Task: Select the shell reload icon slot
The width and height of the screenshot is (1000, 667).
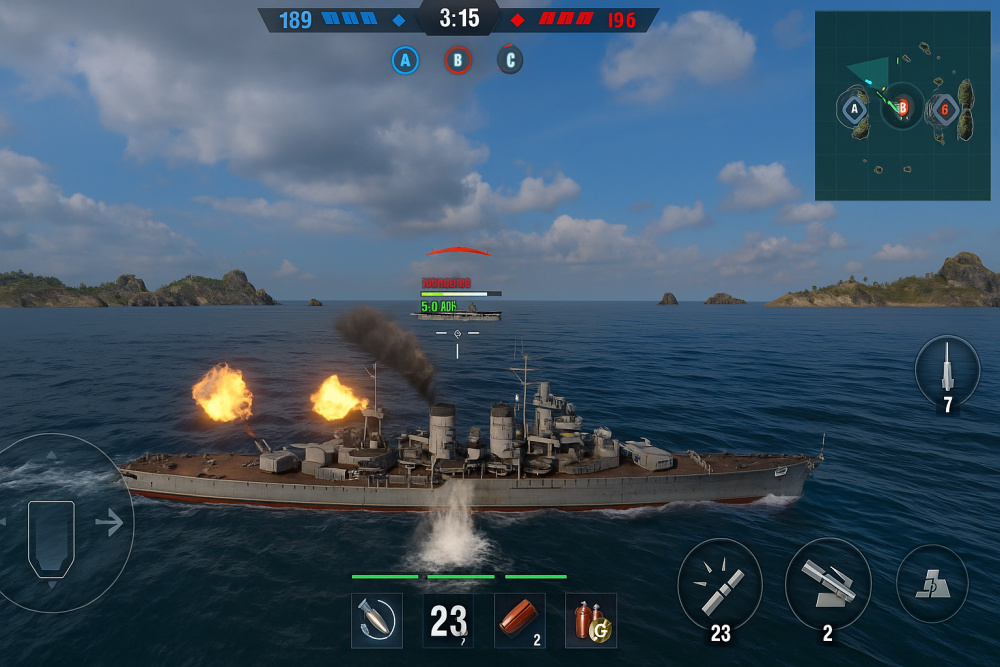Action: [377, 620]
